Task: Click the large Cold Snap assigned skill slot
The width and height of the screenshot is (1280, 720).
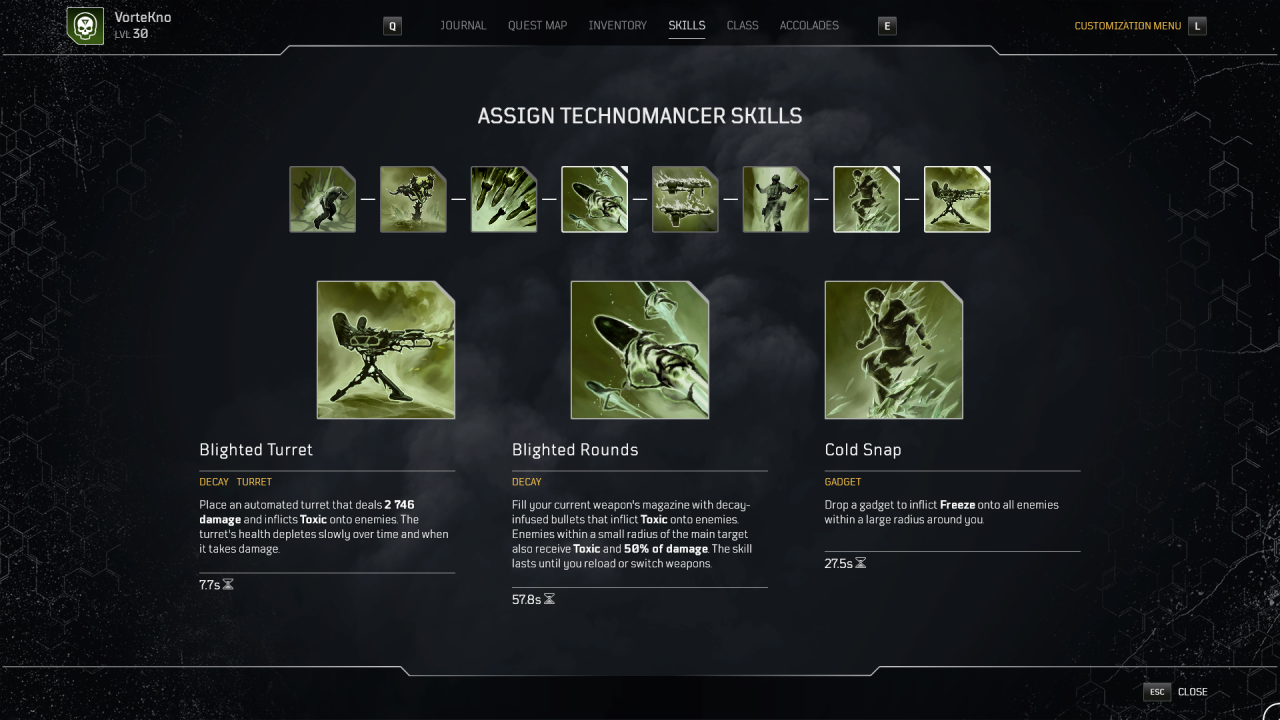Action: pyautogui.click(x=894, y=350)
